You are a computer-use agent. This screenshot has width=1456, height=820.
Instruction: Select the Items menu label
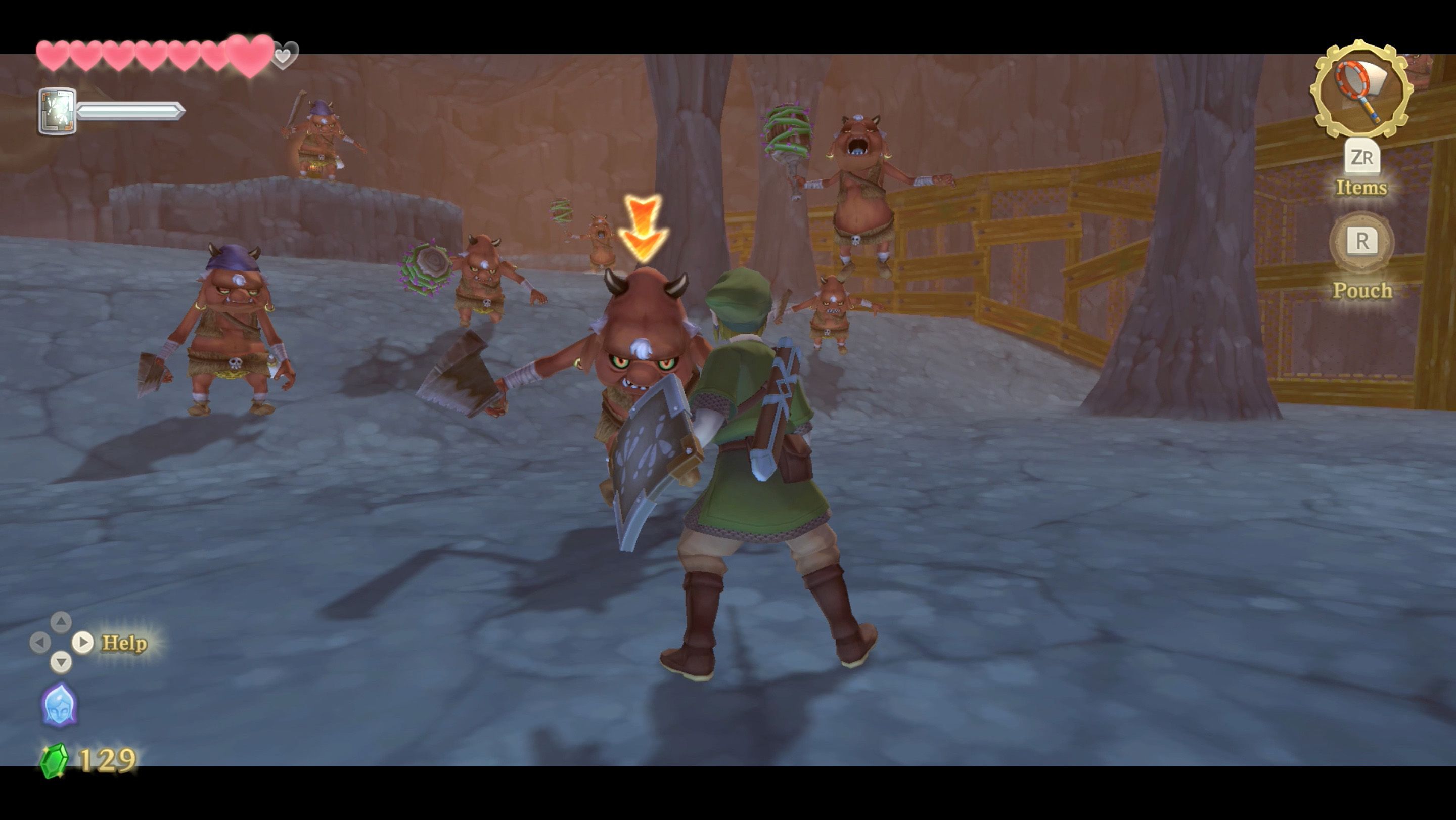pos(1362,188)
